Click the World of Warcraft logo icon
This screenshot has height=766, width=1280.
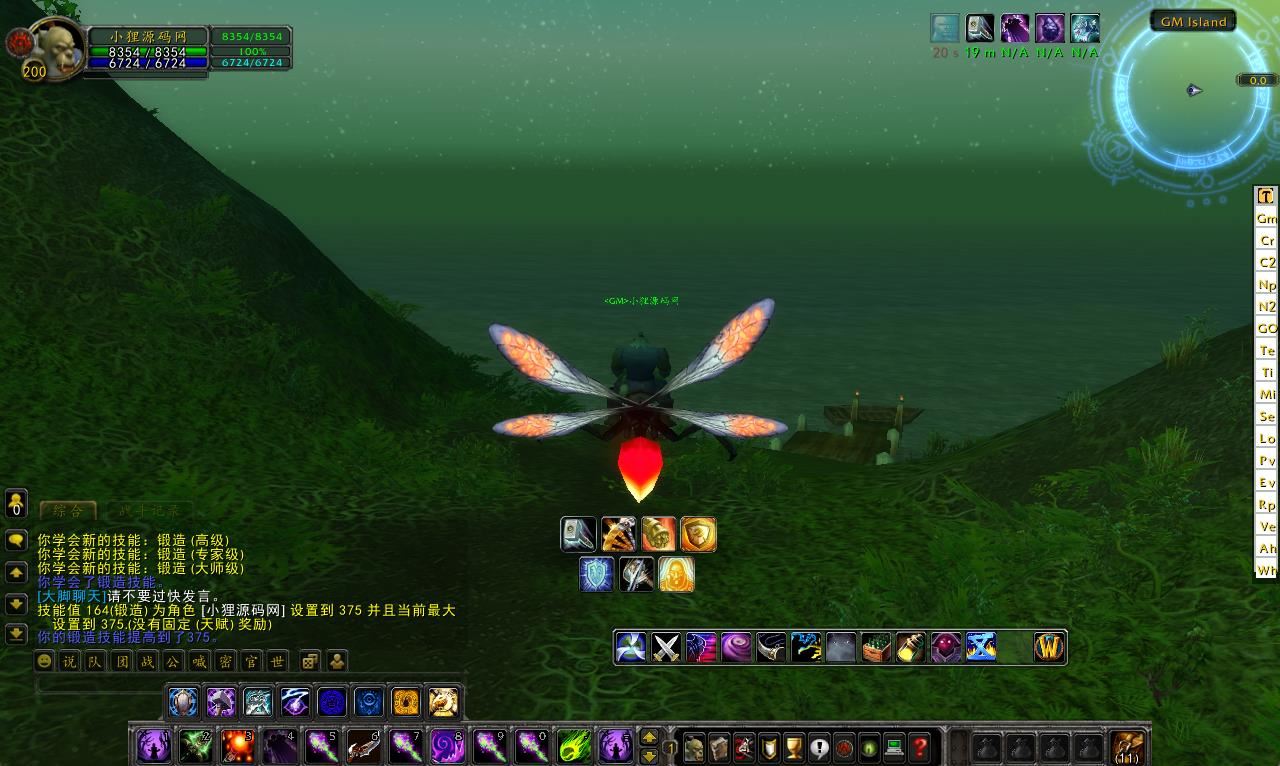point(1050,648)
